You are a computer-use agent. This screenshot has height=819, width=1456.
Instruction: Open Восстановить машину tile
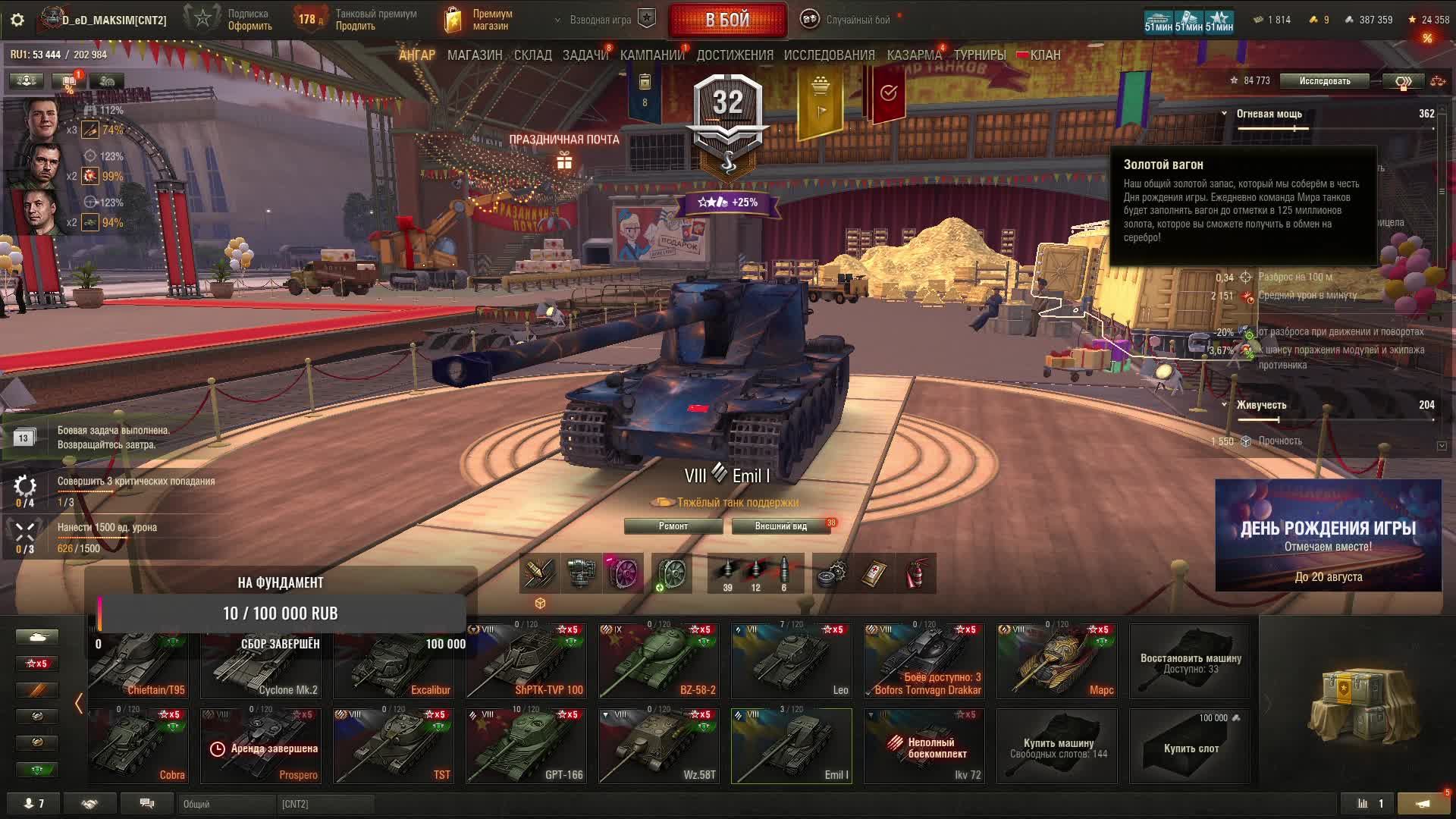tap(1190, 661)
